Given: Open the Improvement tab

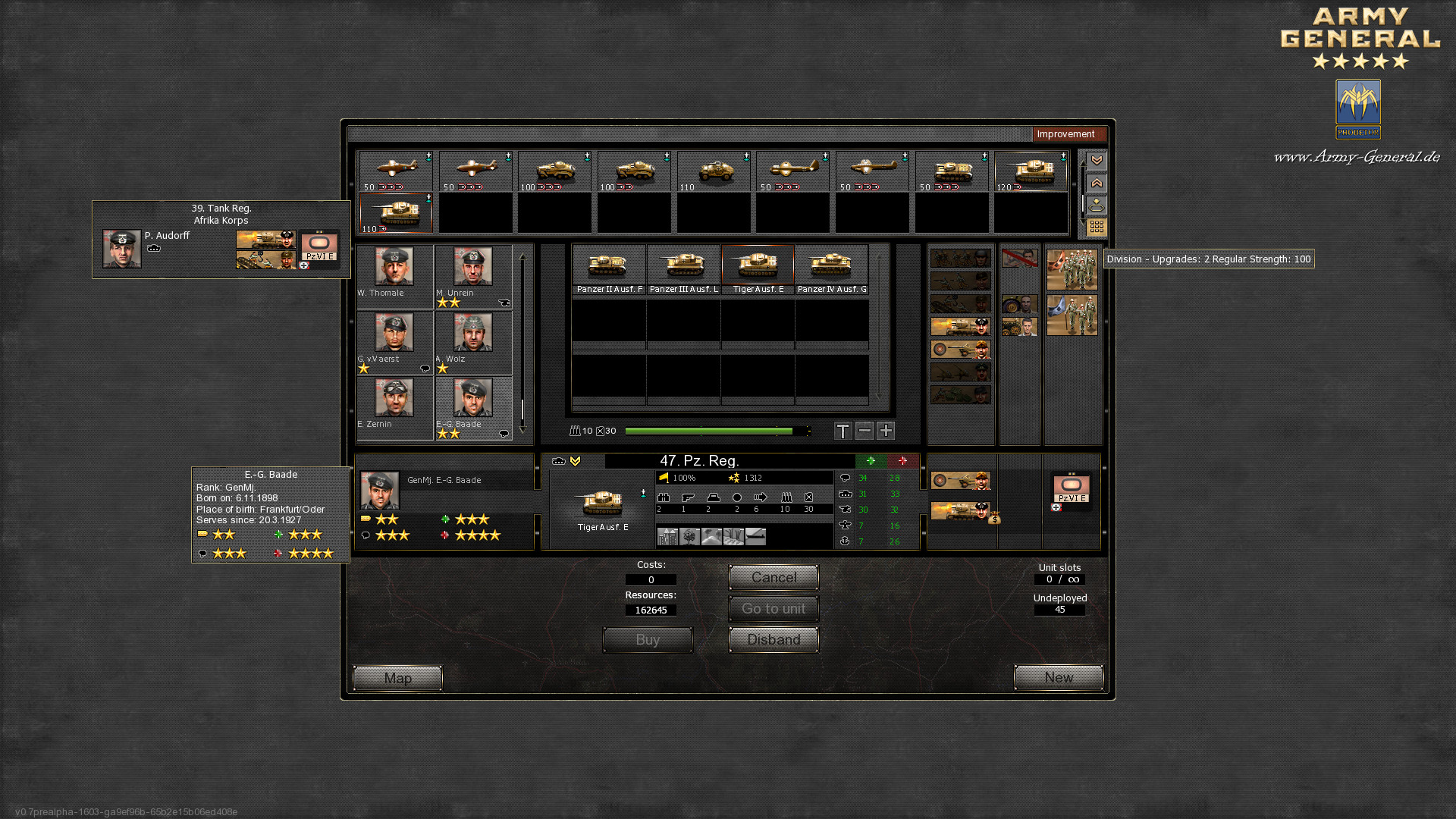Looking at the screenshot, I should click(1069, 134).
